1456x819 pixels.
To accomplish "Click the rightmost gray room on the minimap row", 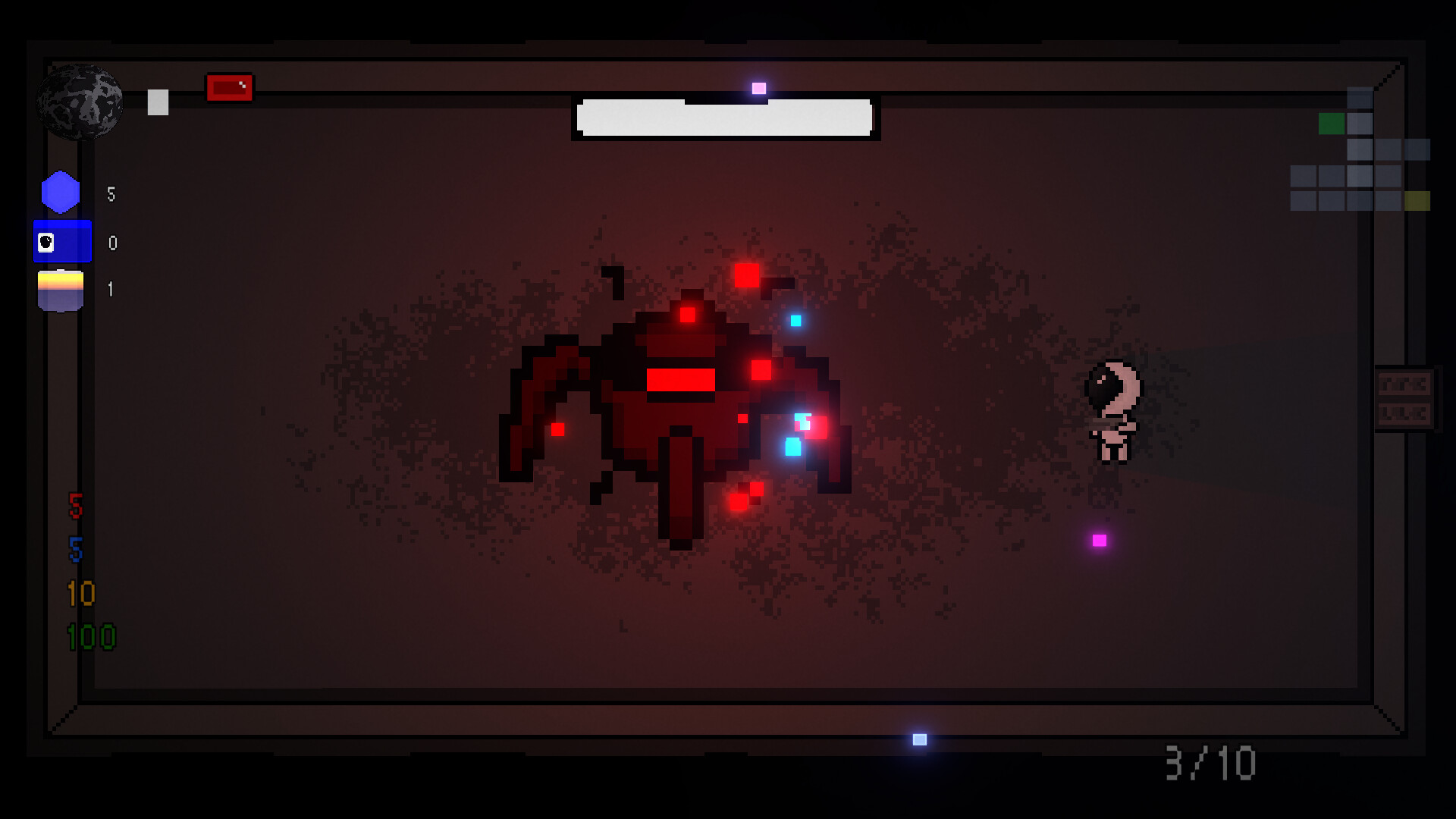I will 1418,149.
